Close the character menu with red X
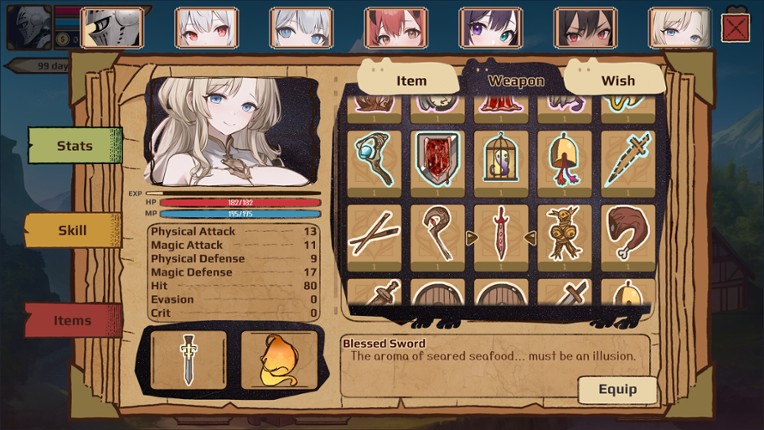Screen dimensions: 764x430 [735, 28]
